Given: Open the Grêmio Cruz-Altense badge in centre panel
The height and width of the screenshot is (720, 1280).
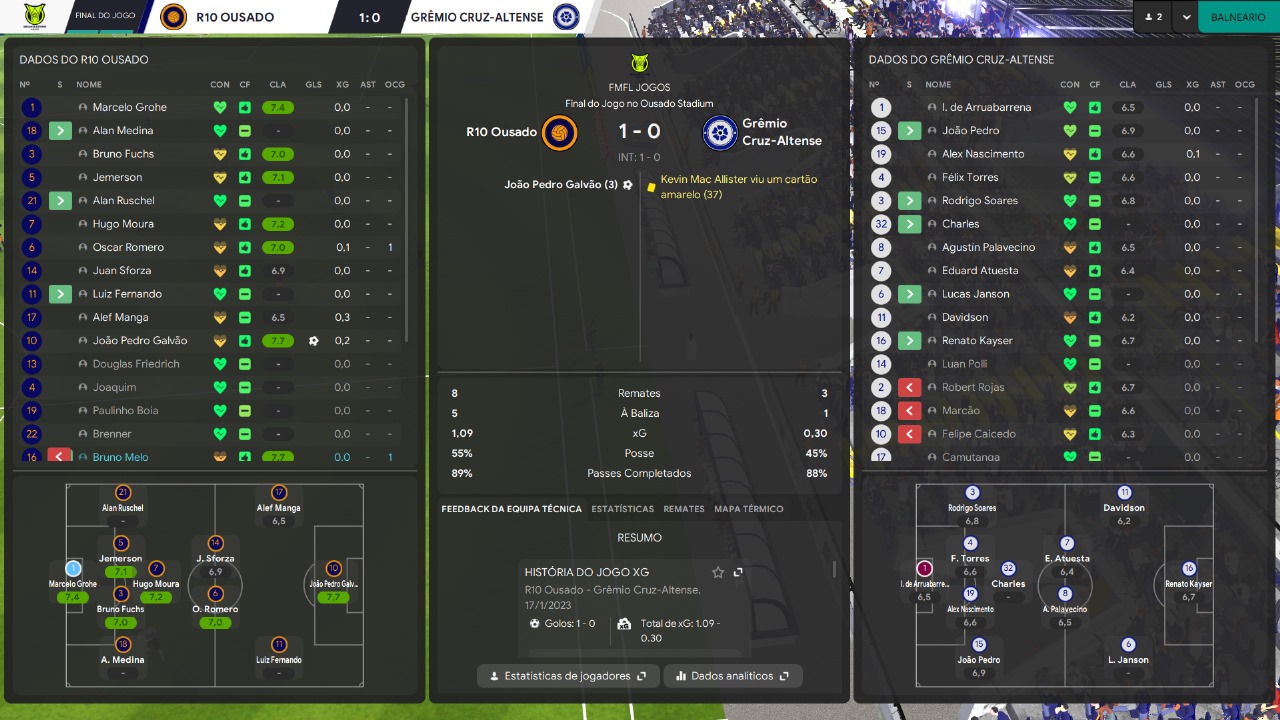Looking at the screenshot, I should click(x=719, y=133).
